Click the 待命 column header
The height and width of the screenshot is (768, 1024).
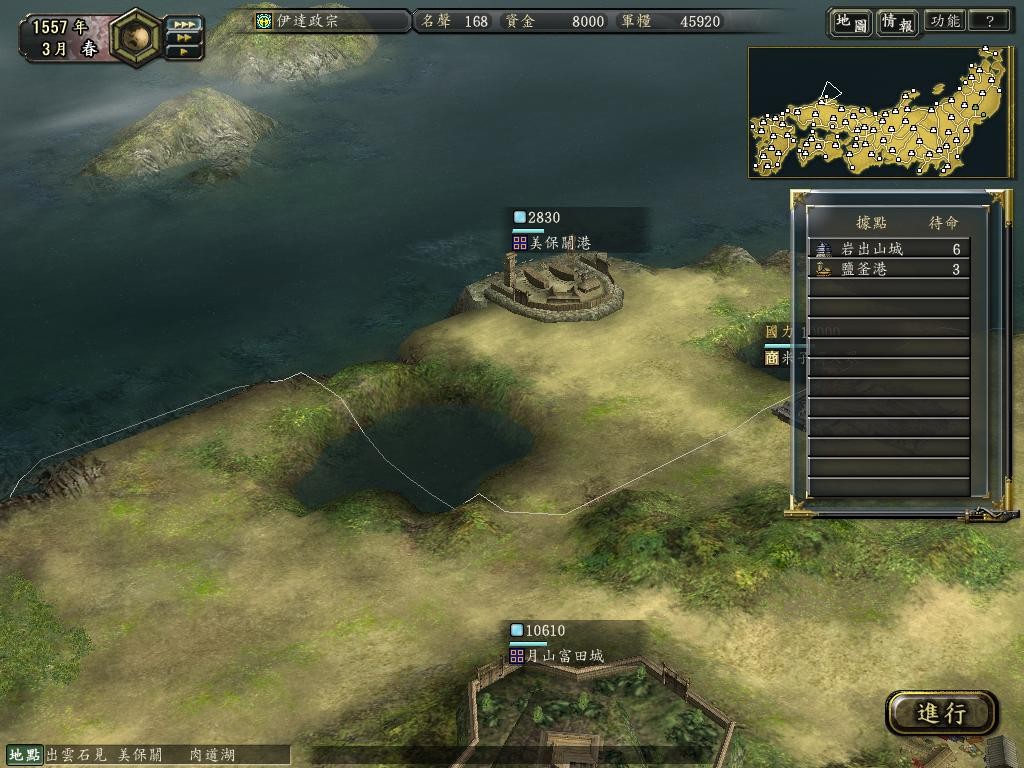click(943, 222)
